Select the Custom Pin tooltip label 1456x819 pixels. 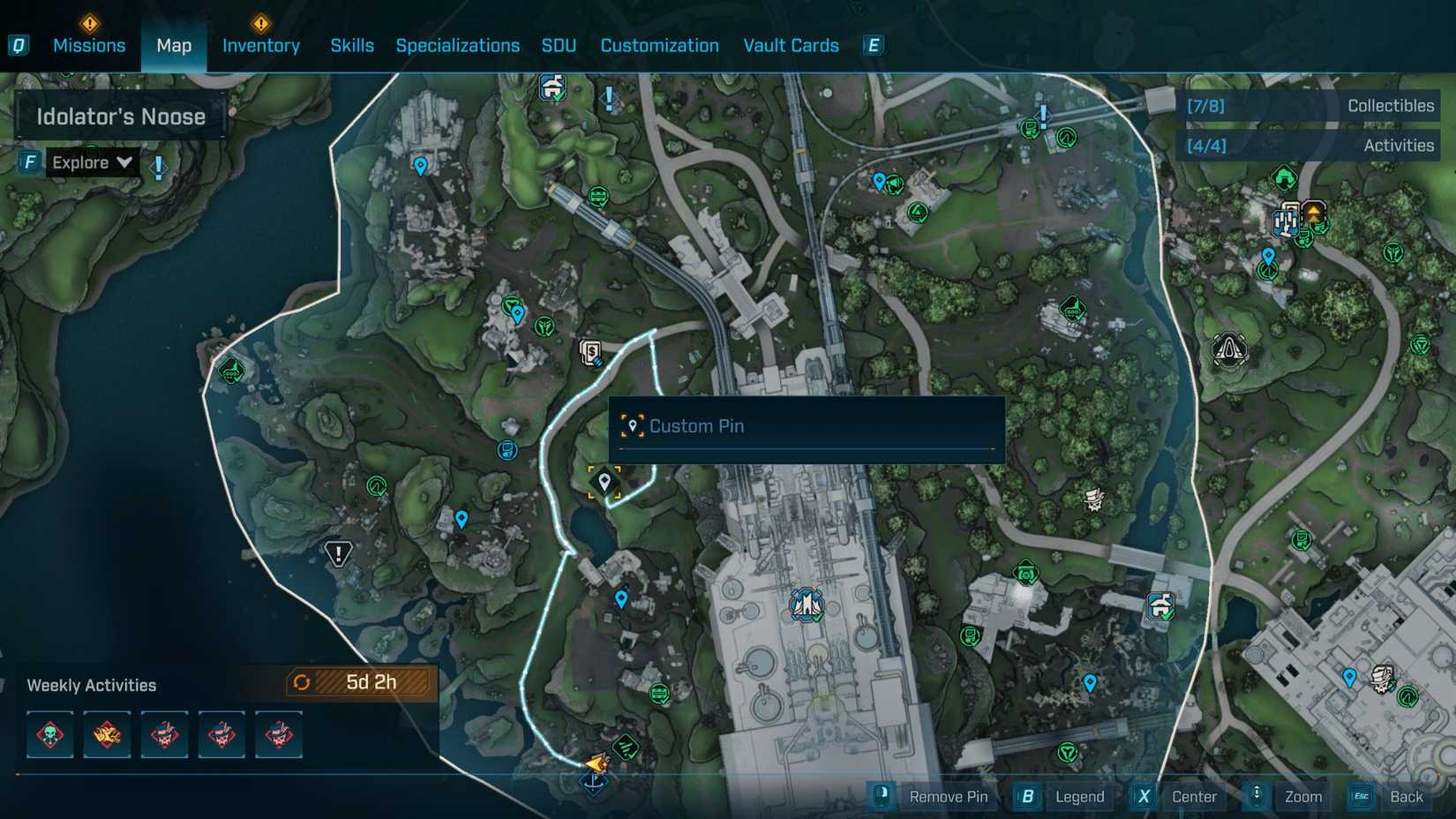point(697,425)
